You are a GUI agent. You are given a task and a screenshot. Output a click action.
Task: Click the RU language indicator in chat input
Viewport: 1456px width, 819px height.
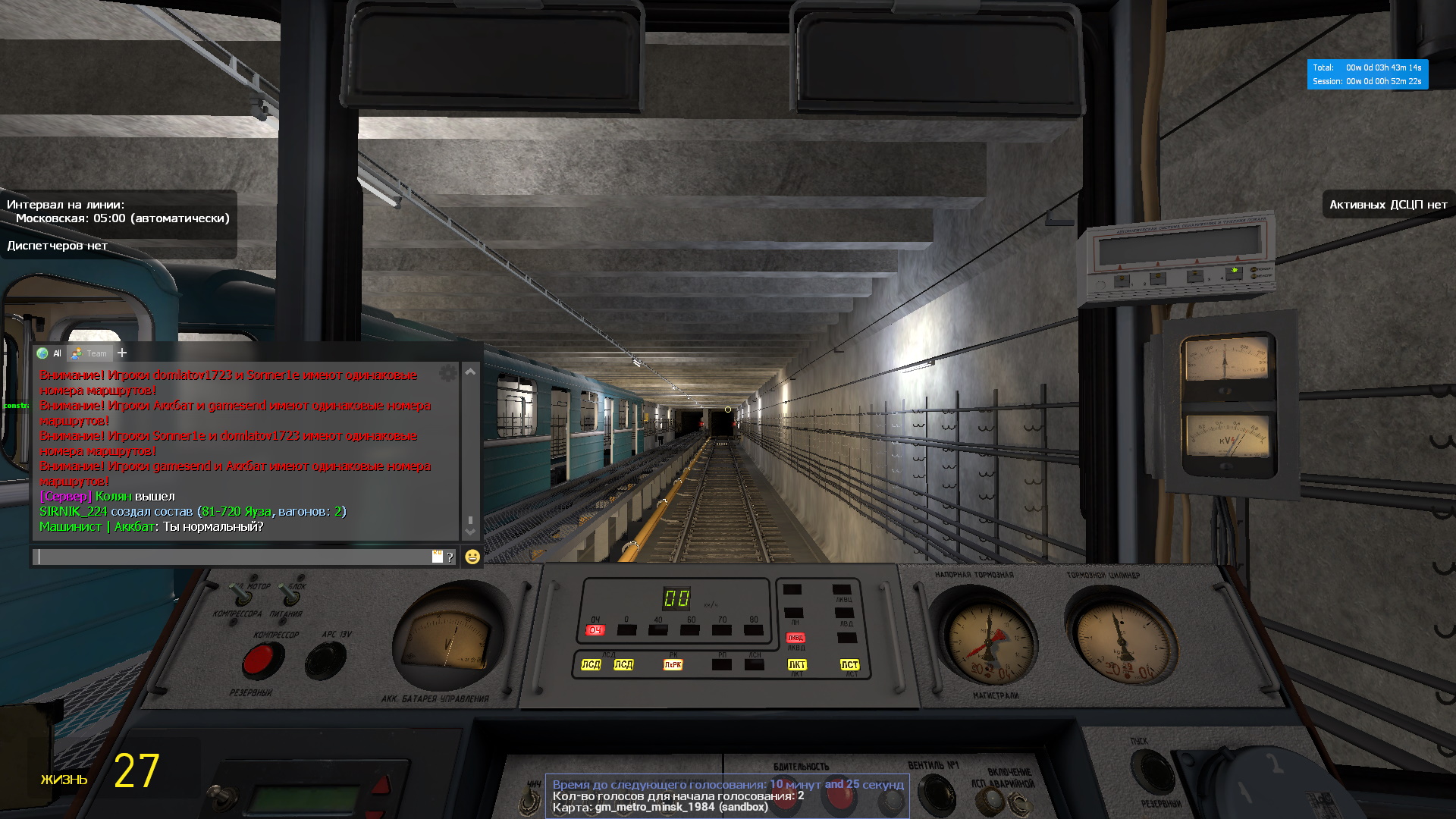(437, 557)
